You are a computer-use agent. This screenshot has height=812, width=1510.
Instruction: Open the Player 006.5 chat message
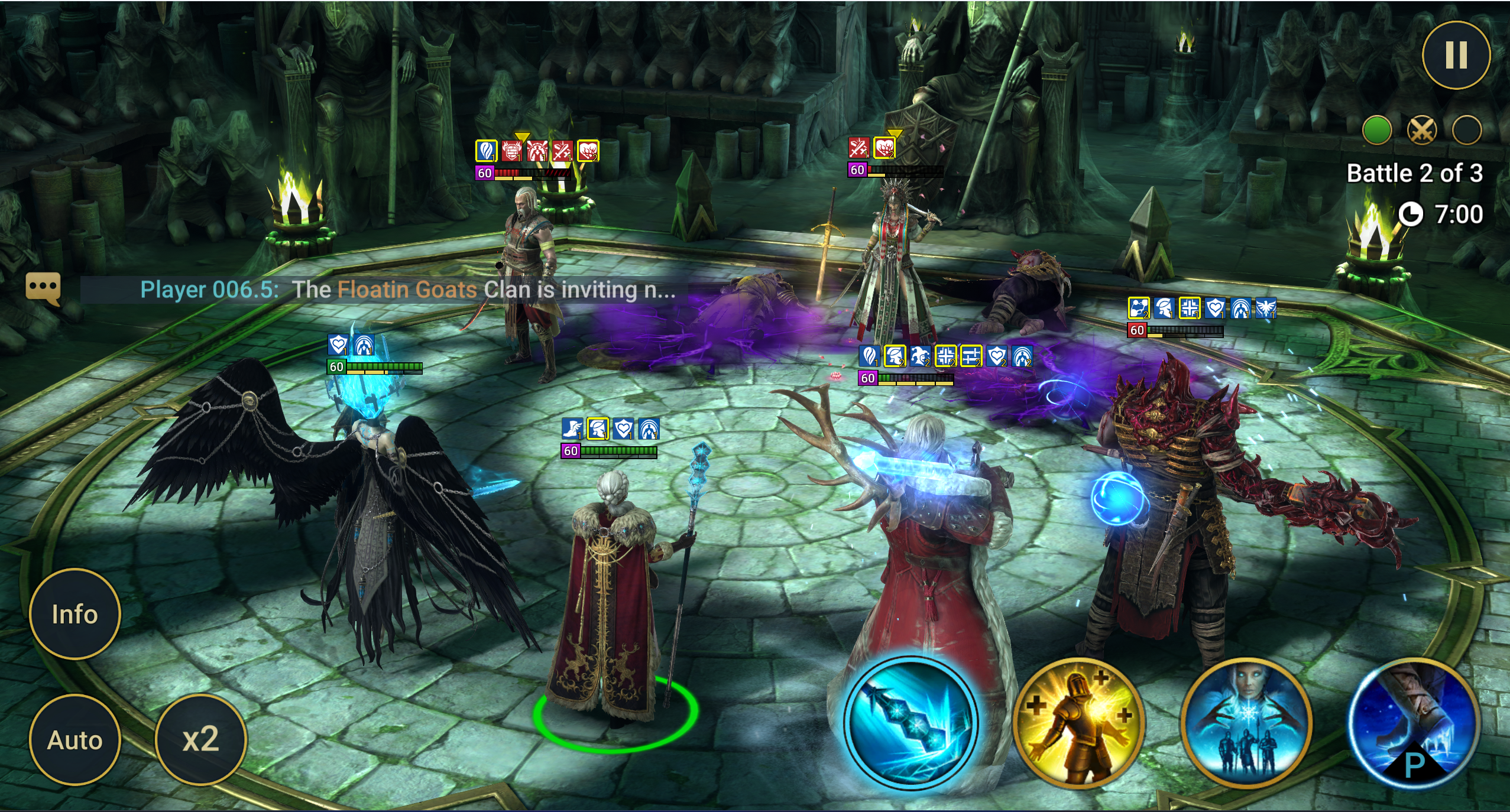(x=408, y=290)
